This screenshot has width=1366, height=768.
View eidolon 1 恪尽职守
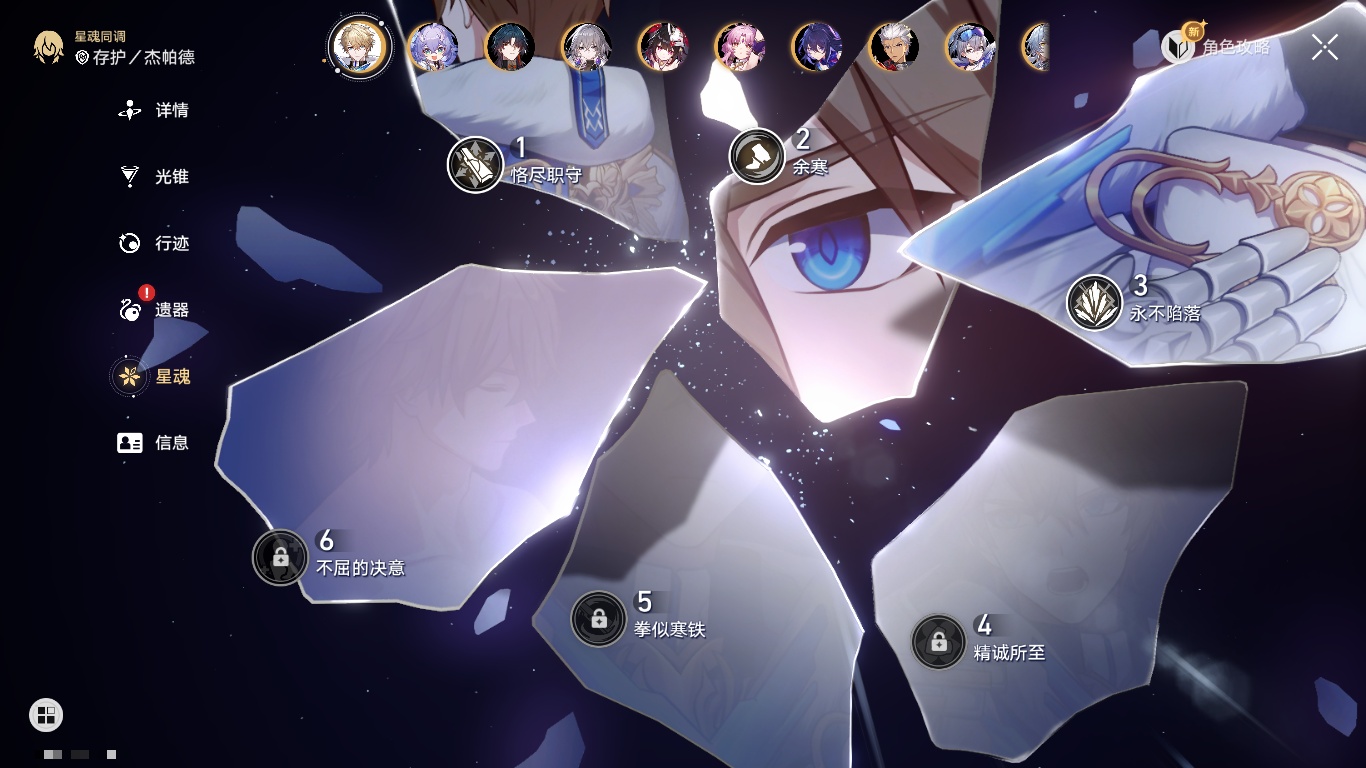(475, 164)
